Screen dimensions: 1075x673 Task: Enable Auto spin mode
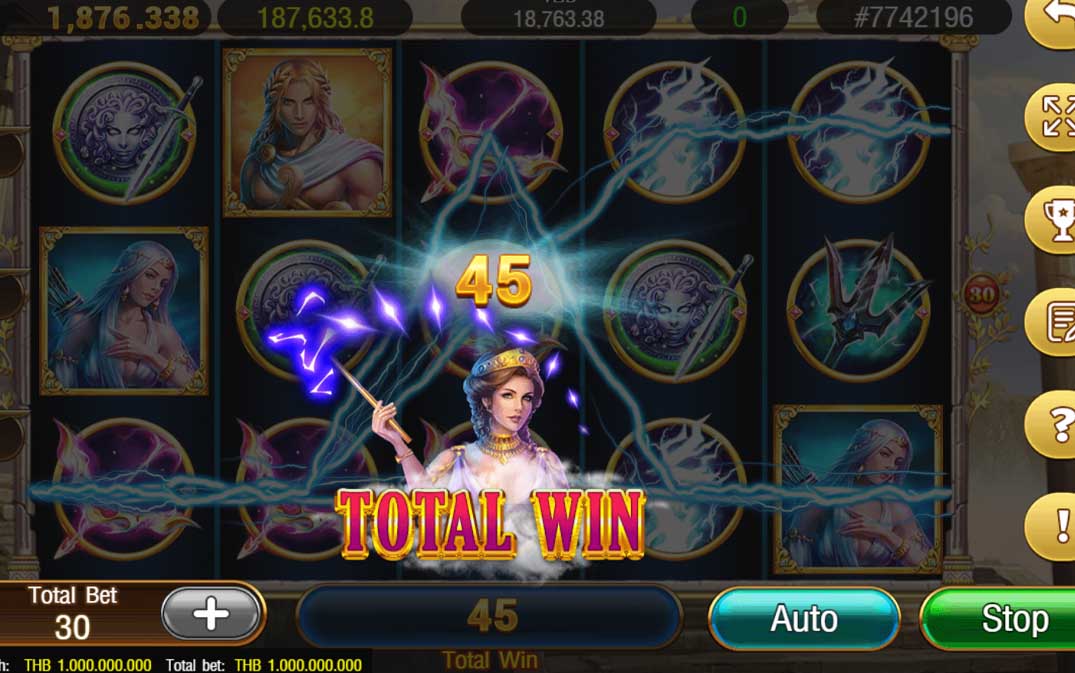pos(804,619)
